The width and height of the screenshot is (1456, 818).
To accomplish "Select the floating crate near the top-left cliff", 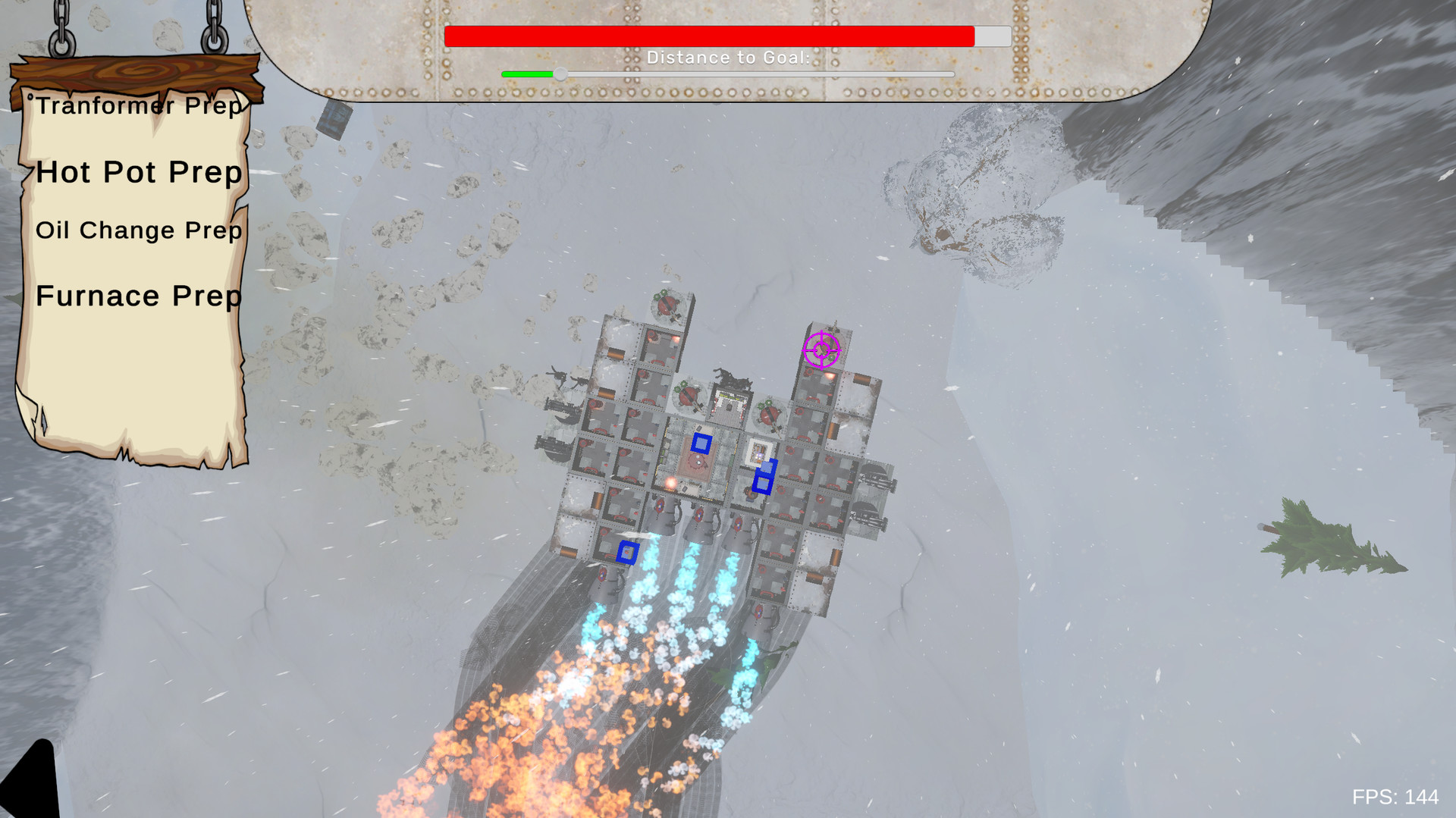I will [334, 121].
